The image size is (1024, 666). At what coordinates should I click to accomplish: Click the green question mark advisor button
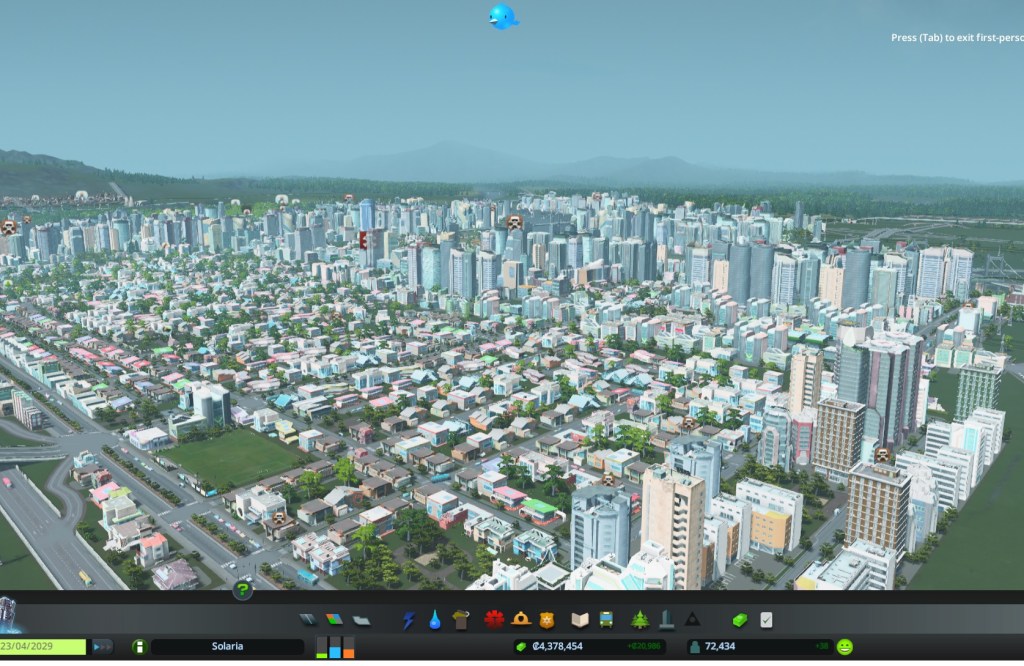point(242,590)
